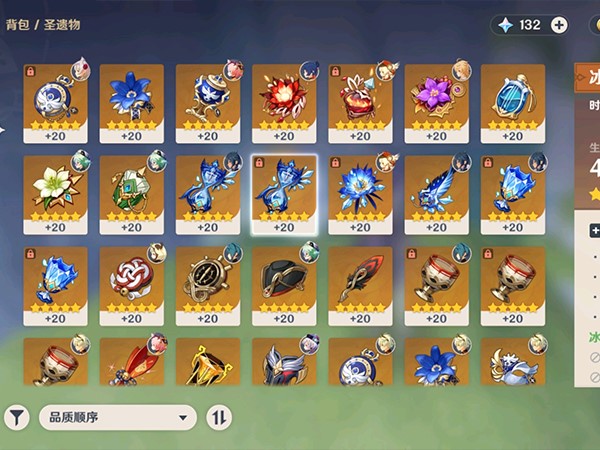Toggle the ascending/descending sort order arrows

pos(218,417)
